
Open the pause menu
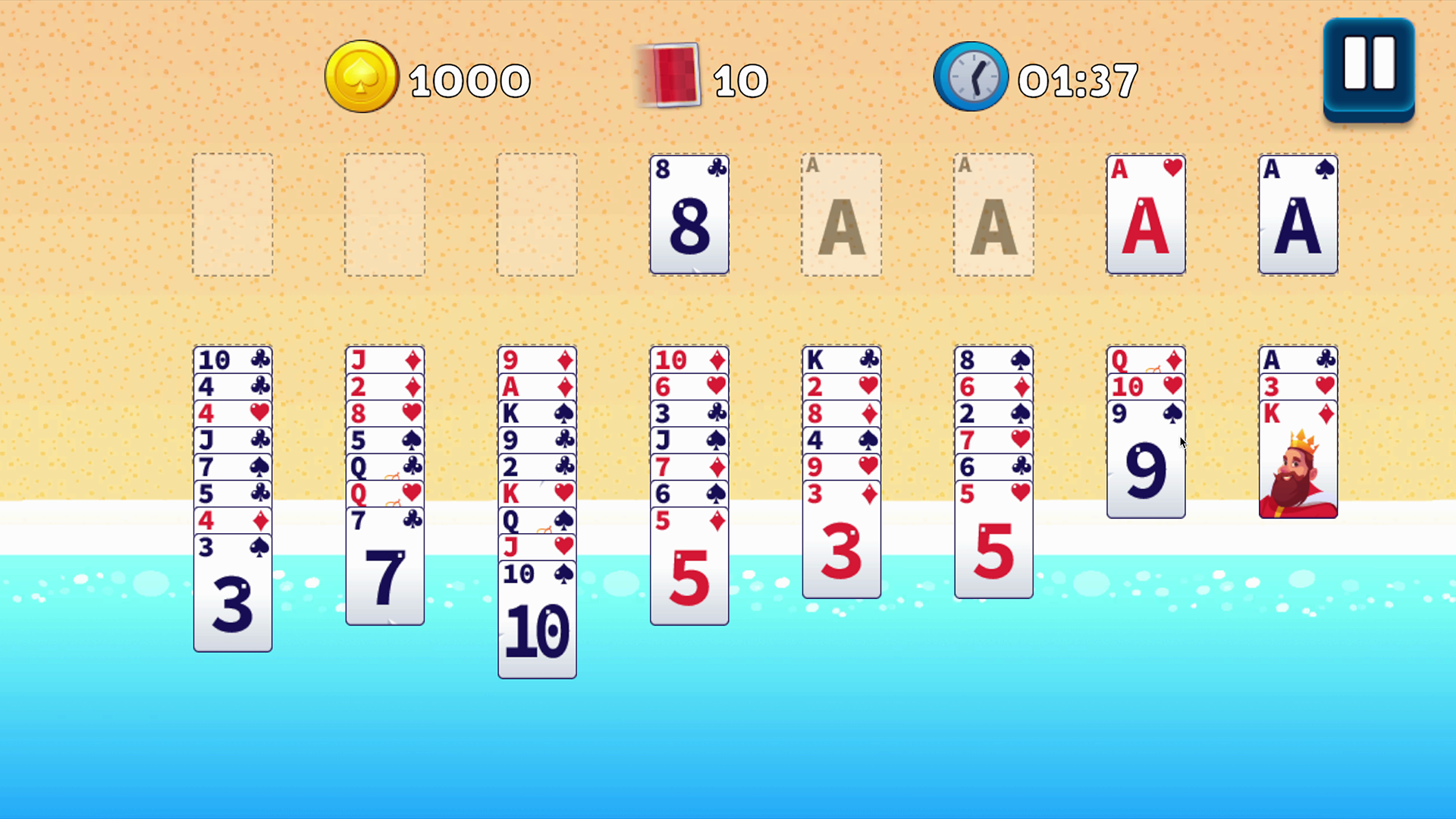(1368, 68)
